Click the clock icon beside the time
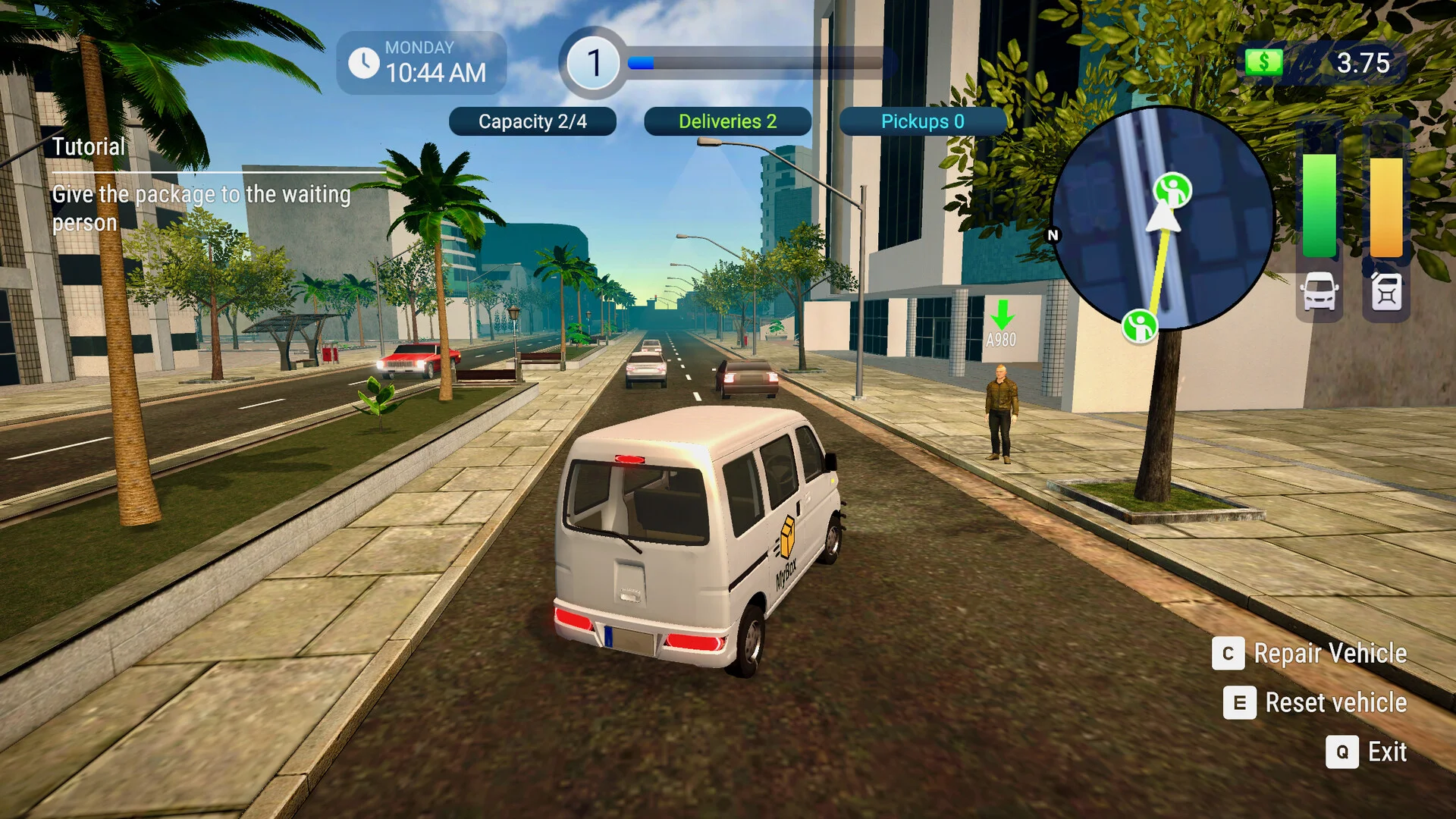The width and height of the screenshot is (1456, 819). coord(364,63)
